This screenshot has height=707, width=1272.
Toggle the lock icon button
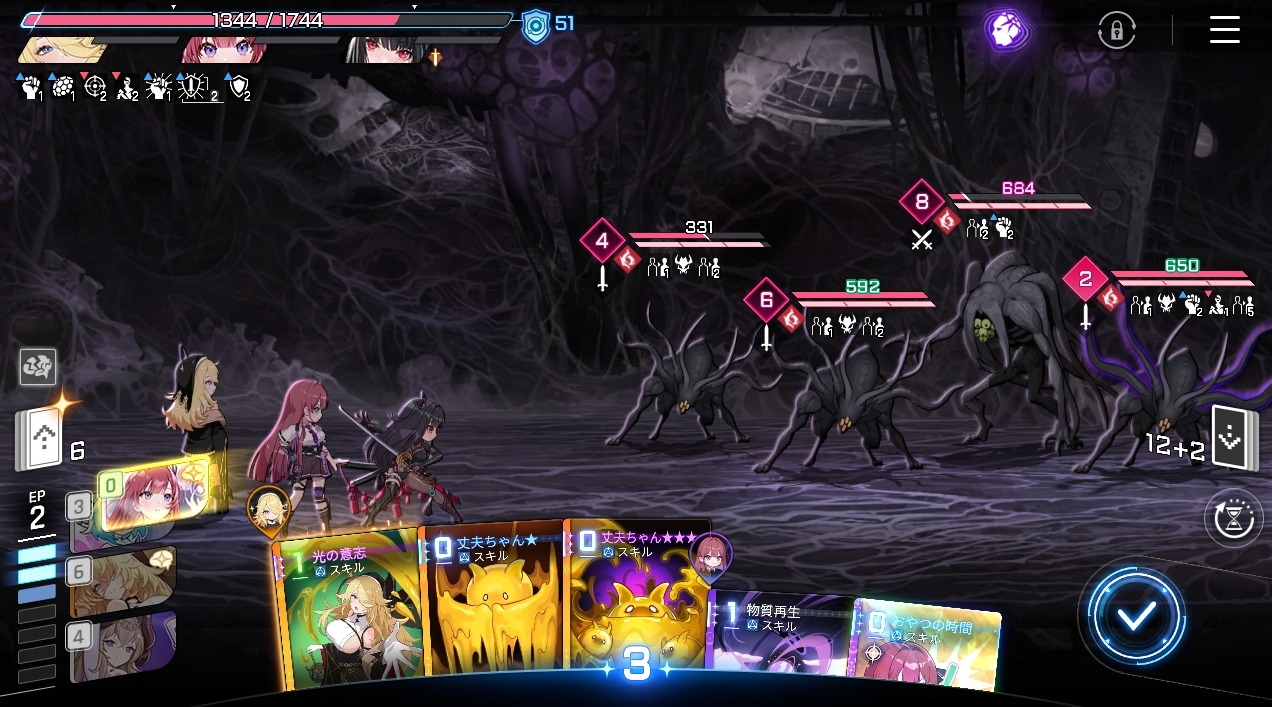[x=1116, y=30]
